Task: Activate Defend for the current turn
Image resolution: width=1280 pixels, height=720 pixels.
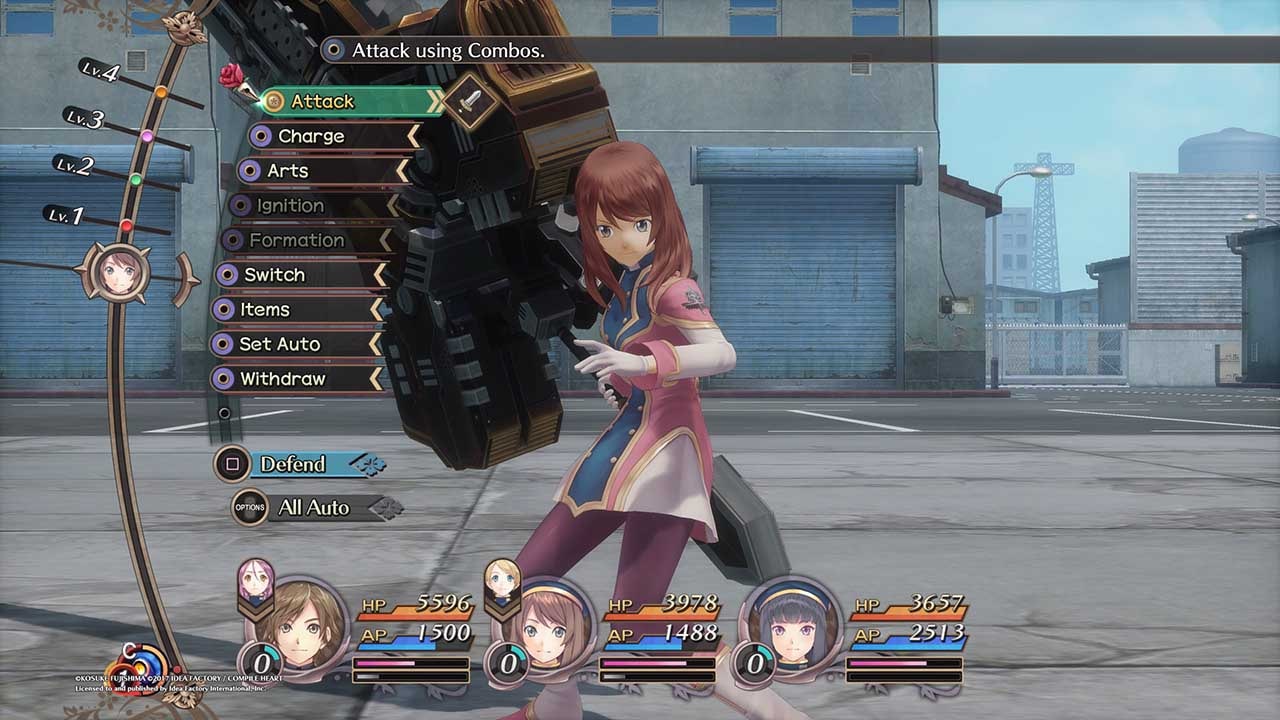Action: click(292, 464)
